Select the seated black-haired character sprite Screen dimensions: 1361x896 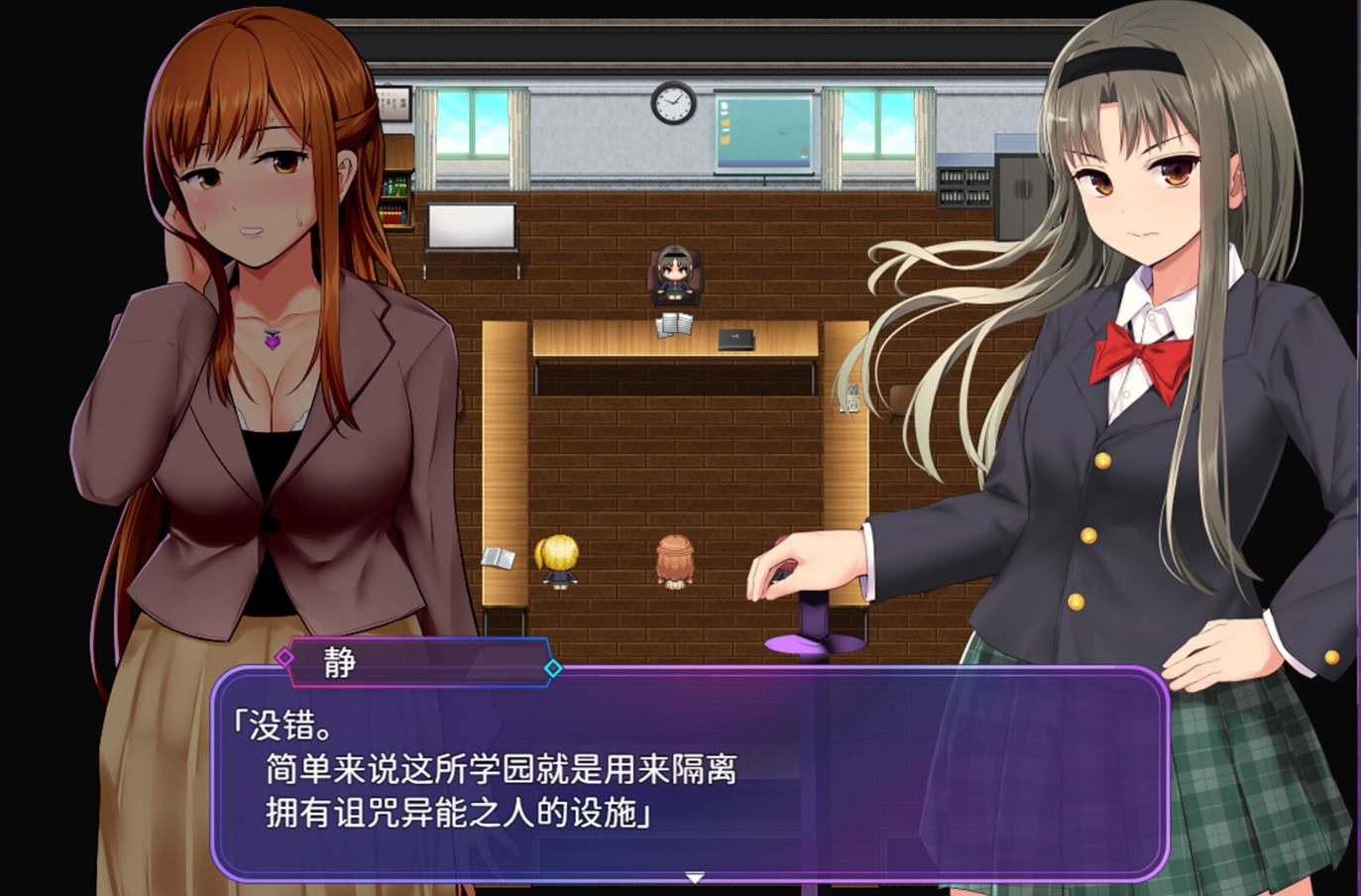point(674,273)
